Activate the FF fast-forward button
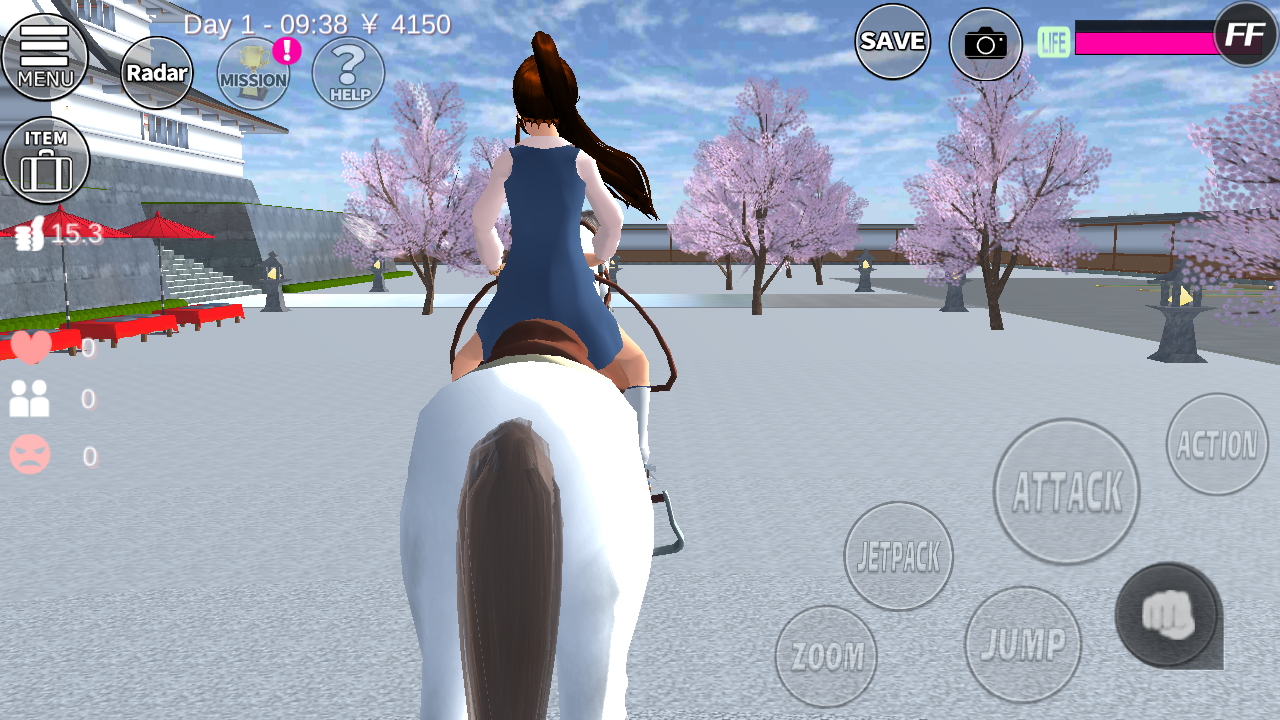This screenshot has height=720, width=1280. click(x=1245, y=34)
